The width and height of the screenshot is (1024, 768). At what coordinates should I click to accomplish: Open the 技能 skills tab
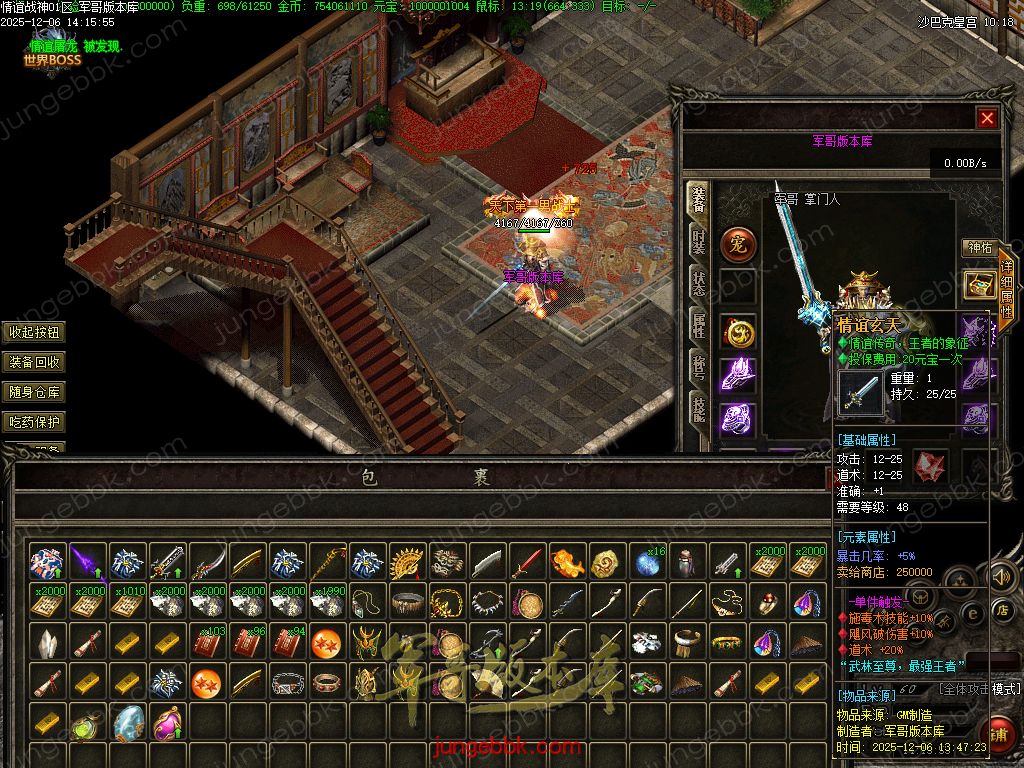pos(699,405)
